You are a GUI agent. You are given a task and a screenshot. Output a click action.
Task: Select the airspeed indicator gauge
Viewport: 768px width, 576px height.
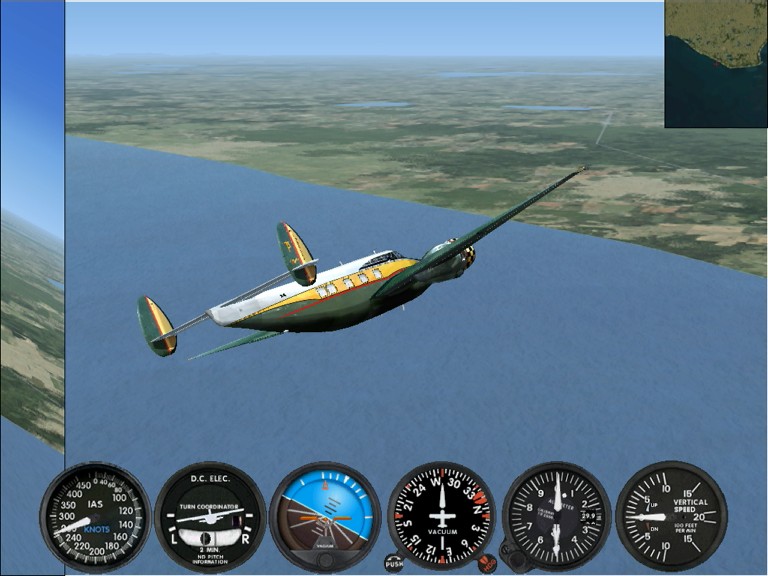[95, 516]
